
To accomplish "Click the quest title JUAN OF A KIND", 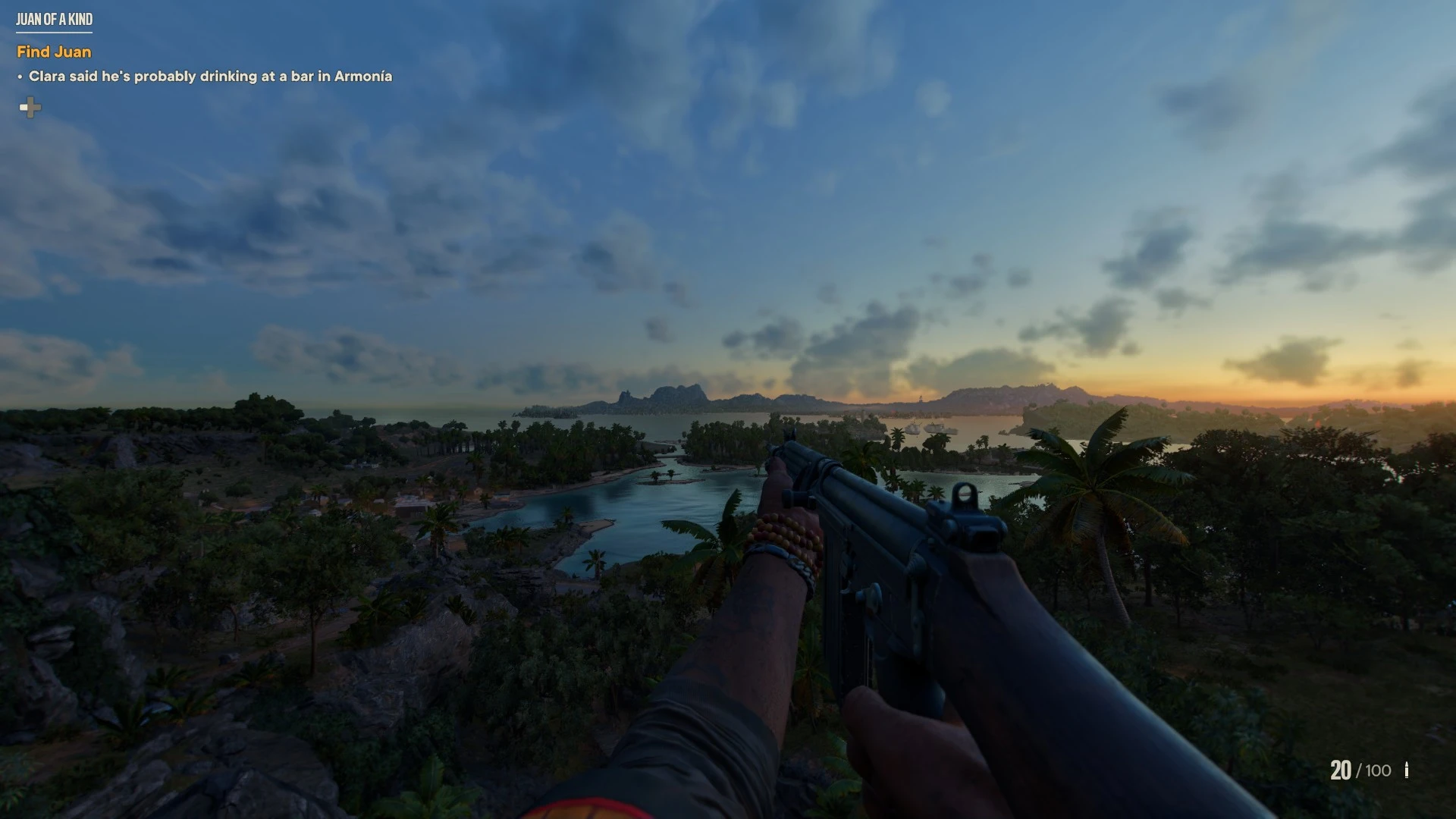I will click(x=53, y=19).
